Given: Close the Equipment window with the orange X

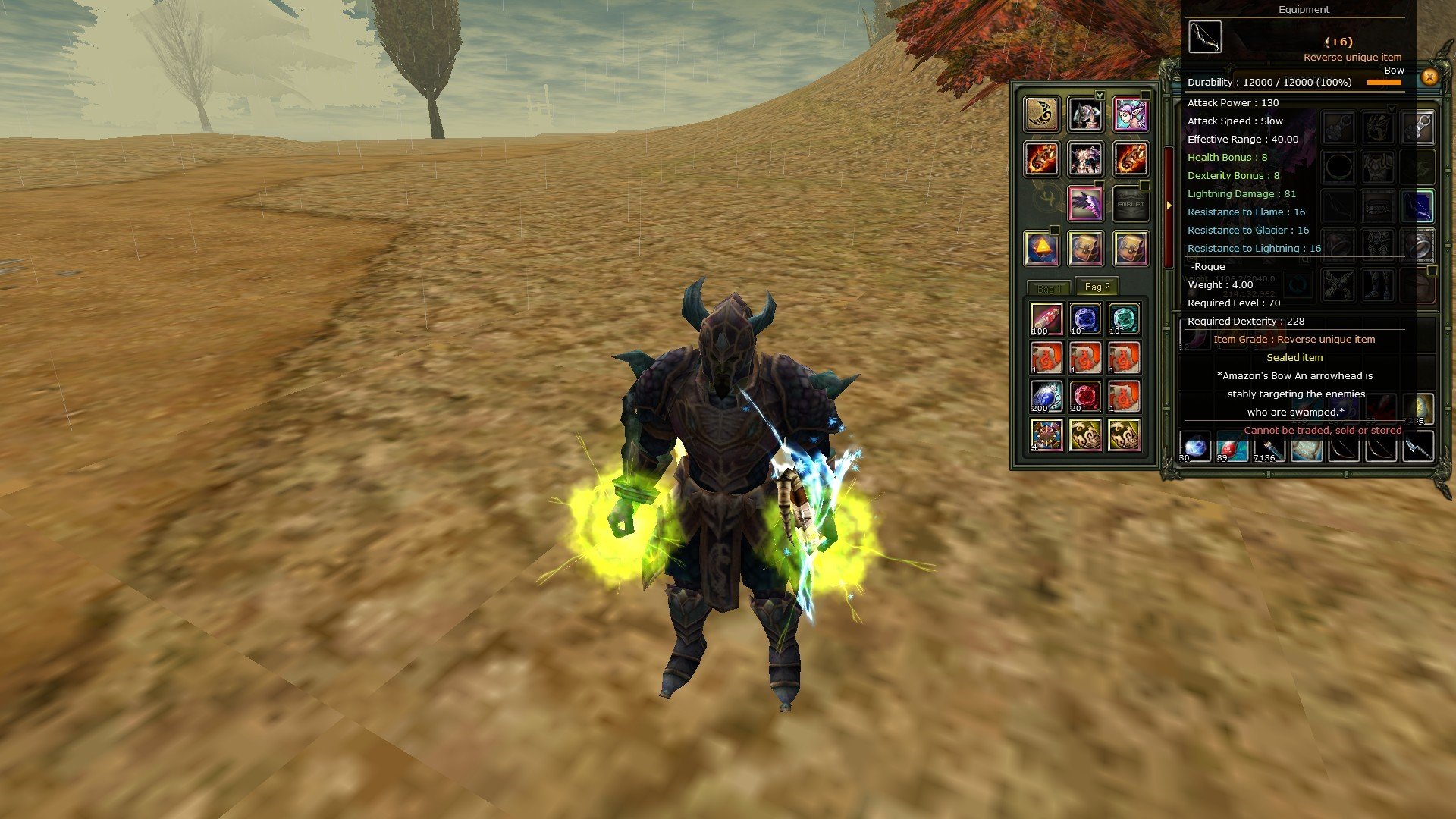Looking at the screenshot, I should tap(1429, 78).
